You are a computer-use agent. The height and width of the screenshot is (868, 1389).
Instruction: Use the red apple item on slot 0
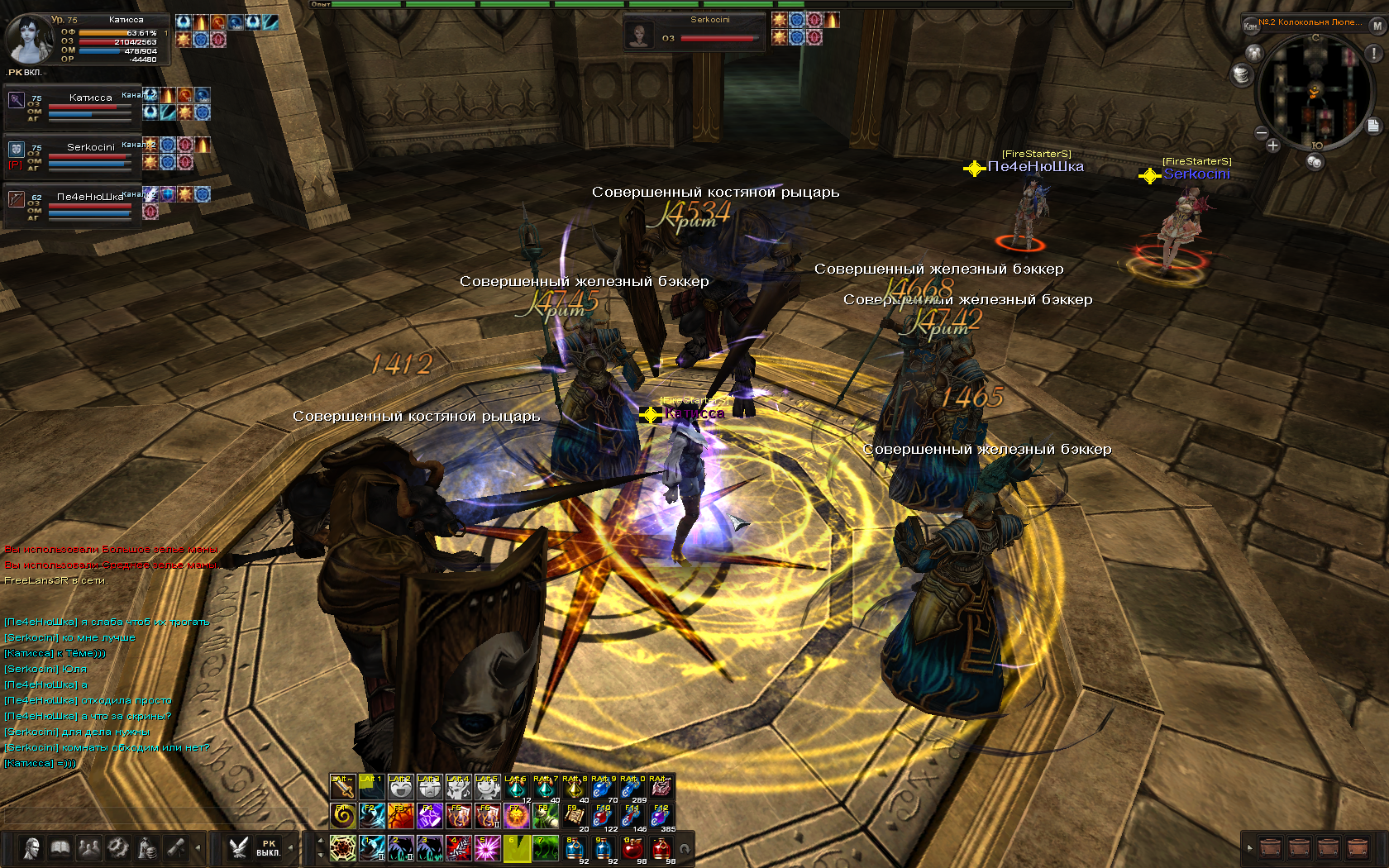[632, 848]
